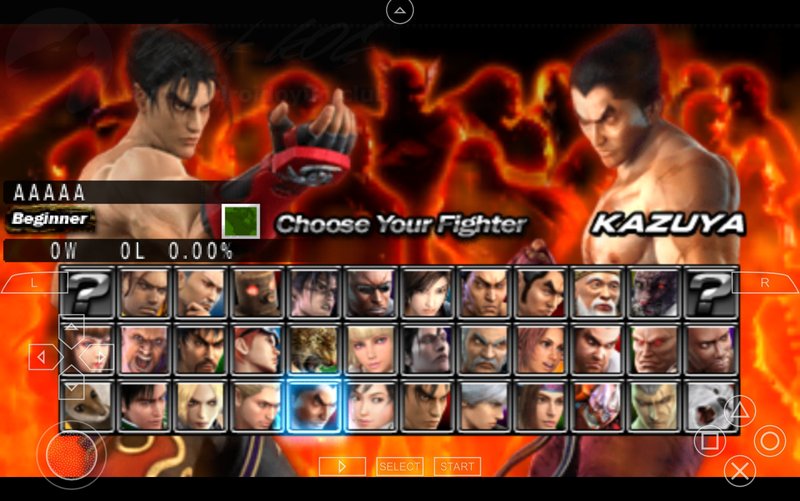This screenshot has height=501, width=800.
Task: Choose the red-capped fighter portrait
Action: click(258, 349)
